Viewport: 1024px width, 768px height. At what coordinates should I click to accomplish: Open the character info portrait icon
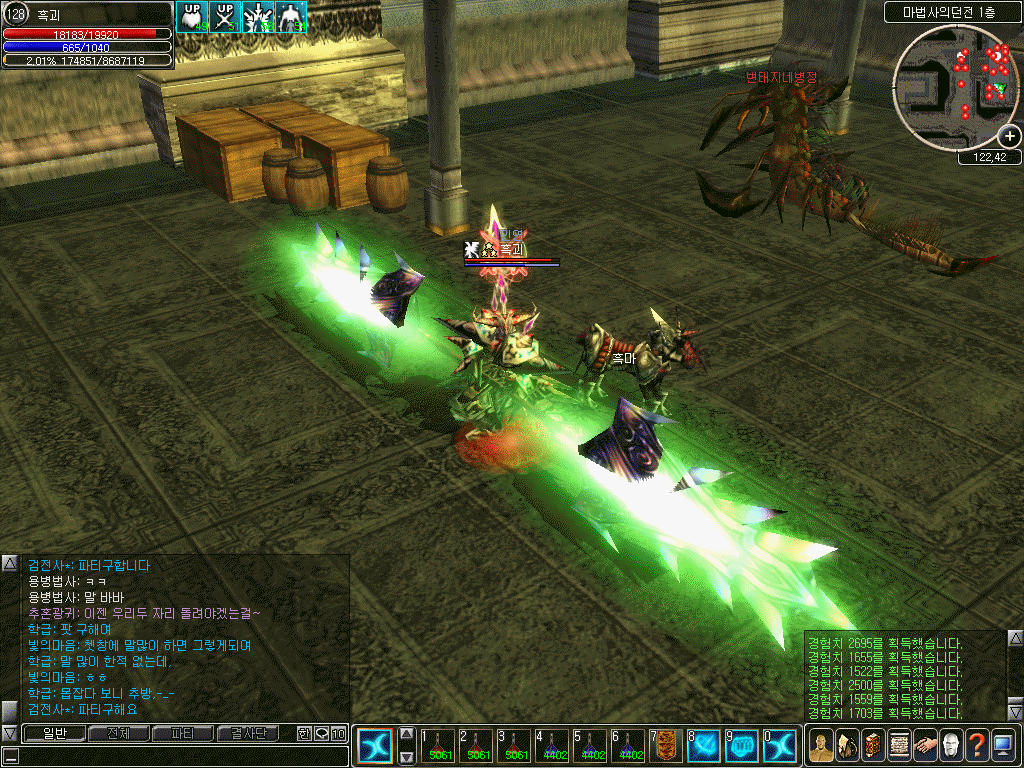point(821,745)
